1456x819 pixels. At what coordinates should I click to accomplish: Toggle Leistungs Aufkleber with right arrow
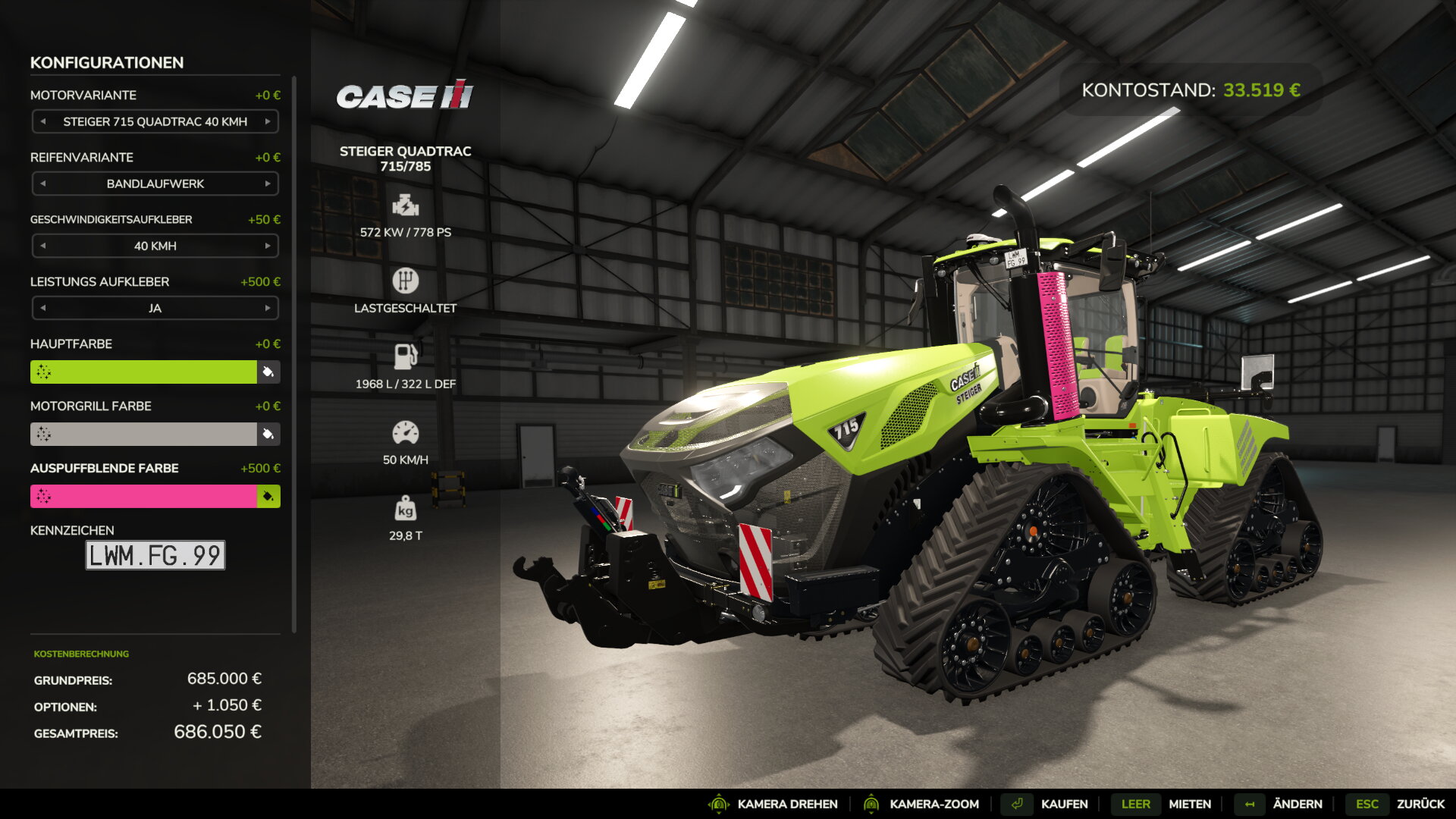[x=268, y=308]
